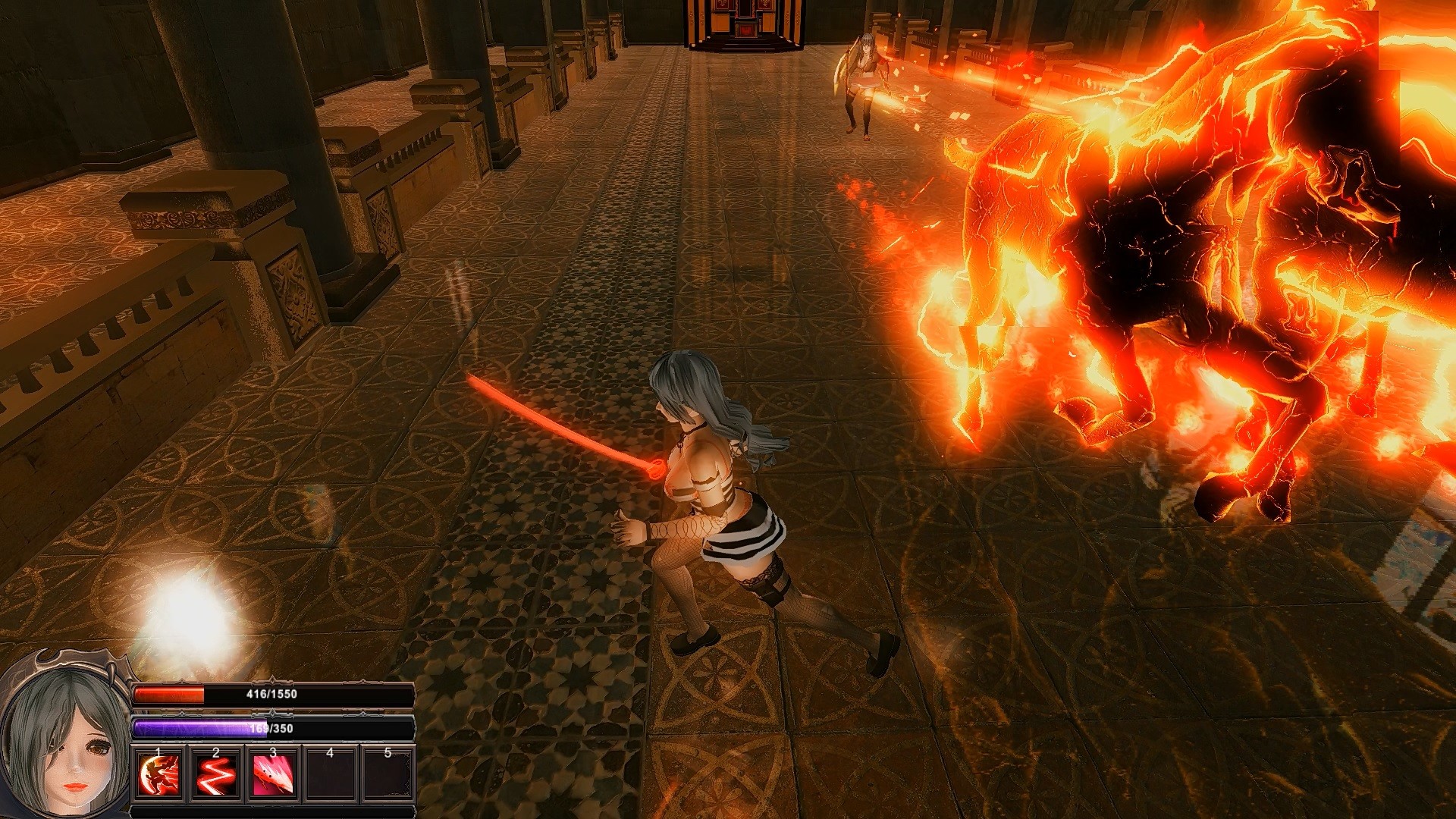Trigger the pink piercing strike skill

(x=273, y=775)
